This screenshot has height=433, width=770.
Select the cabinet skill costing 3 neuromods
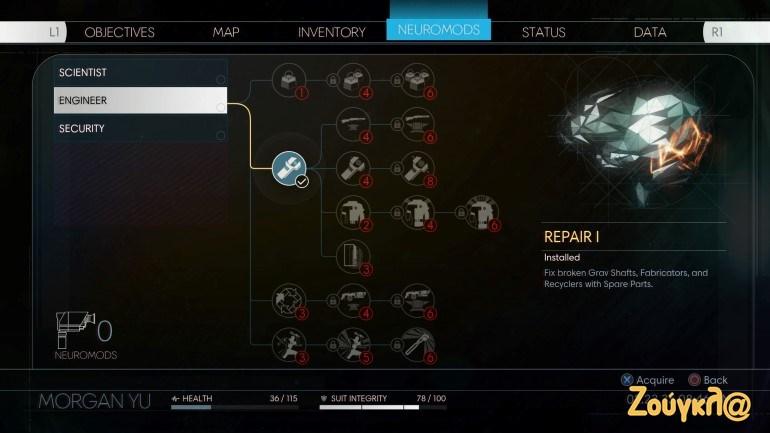tap(352, 256)
